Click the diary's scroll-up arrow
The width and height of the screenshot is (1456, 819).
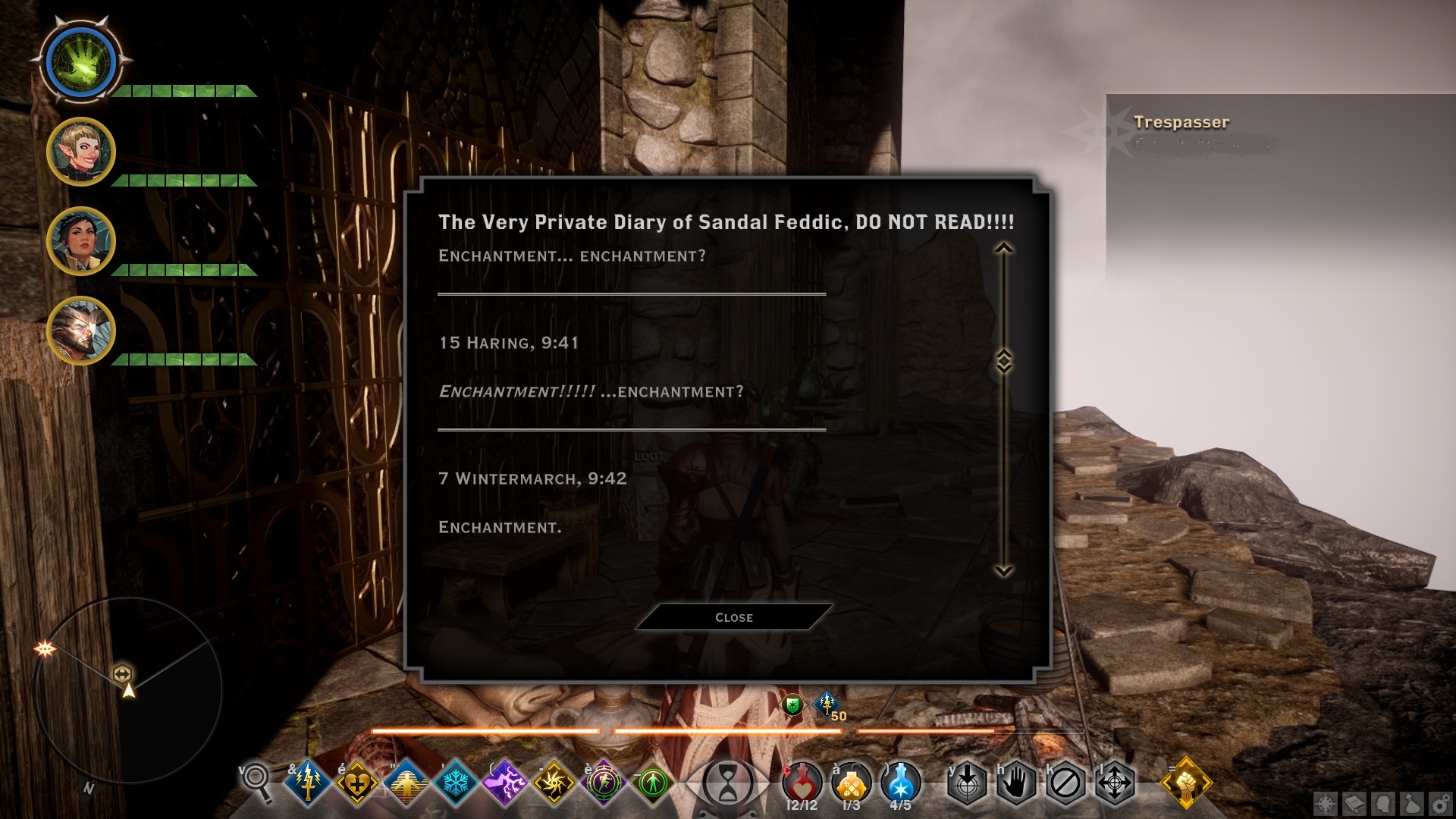1003,249
